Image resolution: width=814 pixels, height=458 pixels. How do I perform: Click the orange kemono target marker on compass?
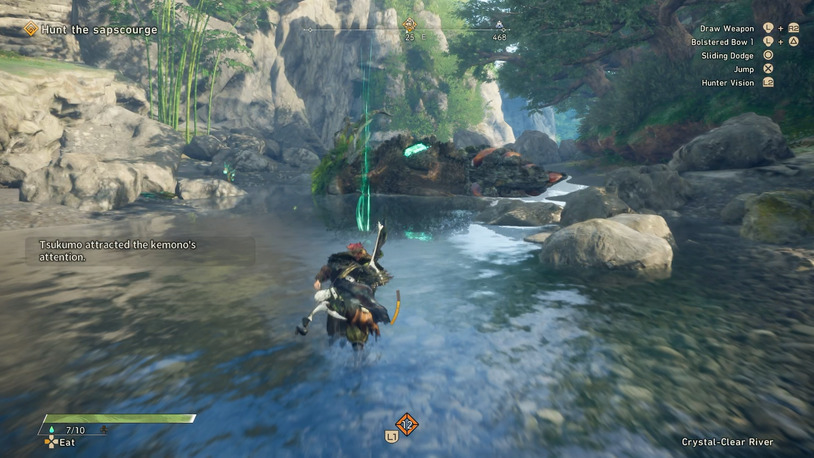[x=408, y=24]
